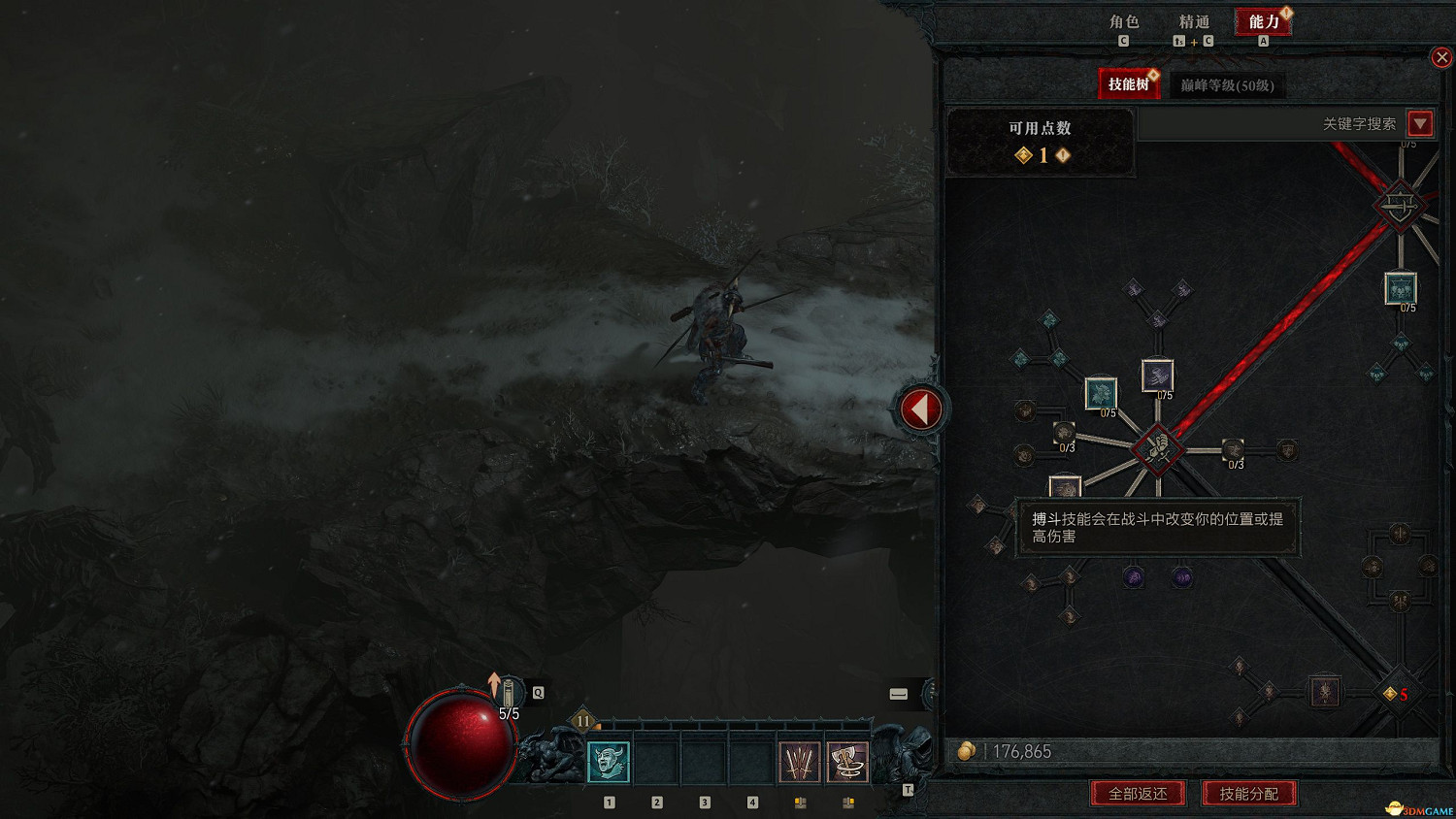Switch to the 角色 character tab
This screenshot has width=1456, height=819.
tap(1124, 22)
